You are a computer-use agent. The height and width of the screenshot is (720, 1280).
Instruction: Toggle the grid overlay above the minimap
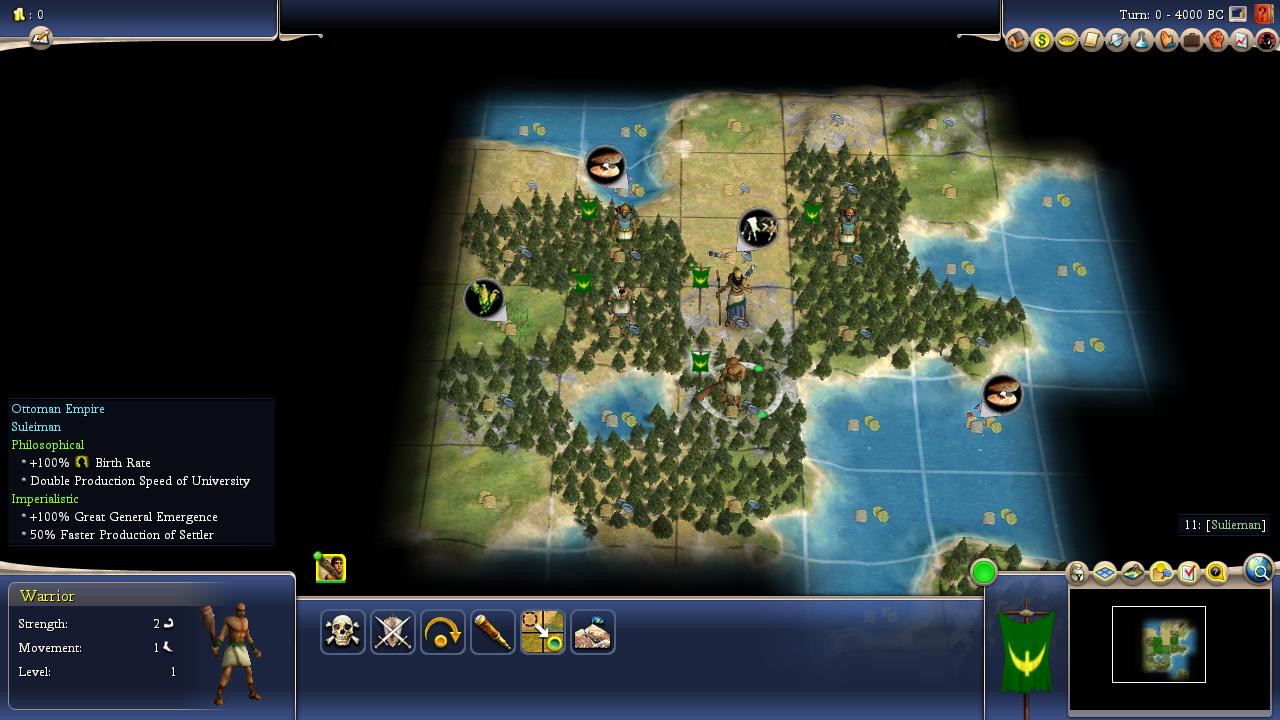(1105, 573)
